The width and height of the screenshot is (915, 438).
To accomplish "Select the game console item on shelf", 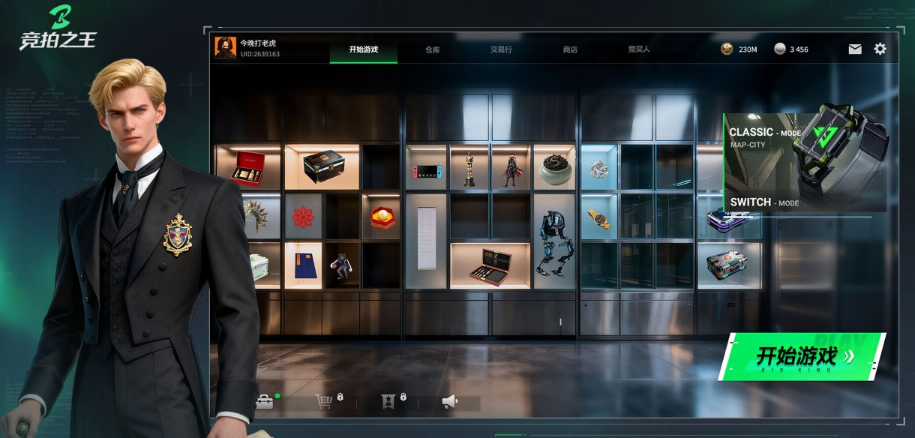I will 426,169.
